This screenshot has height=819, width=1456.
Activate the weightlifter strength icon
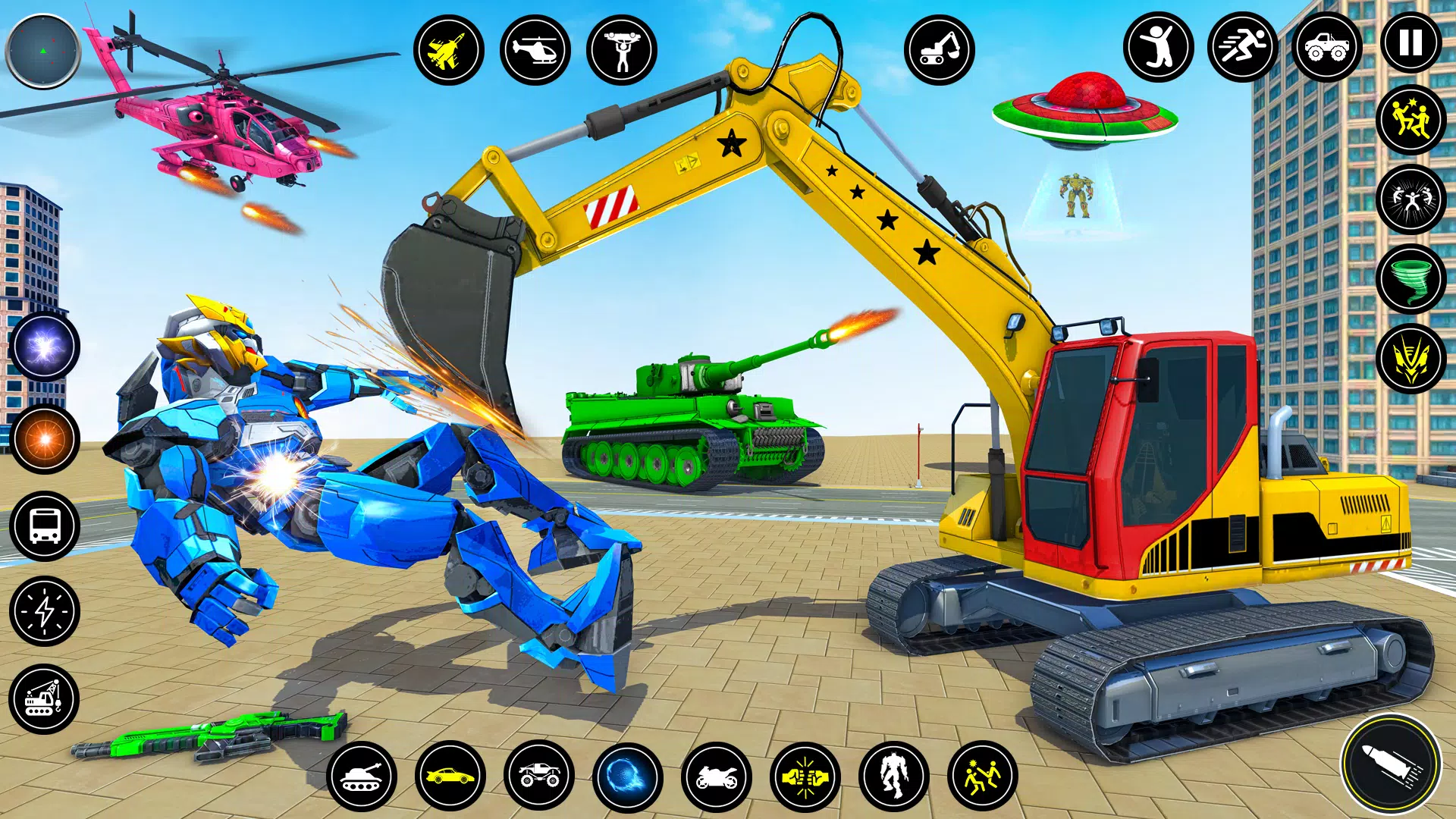(621, 51)
